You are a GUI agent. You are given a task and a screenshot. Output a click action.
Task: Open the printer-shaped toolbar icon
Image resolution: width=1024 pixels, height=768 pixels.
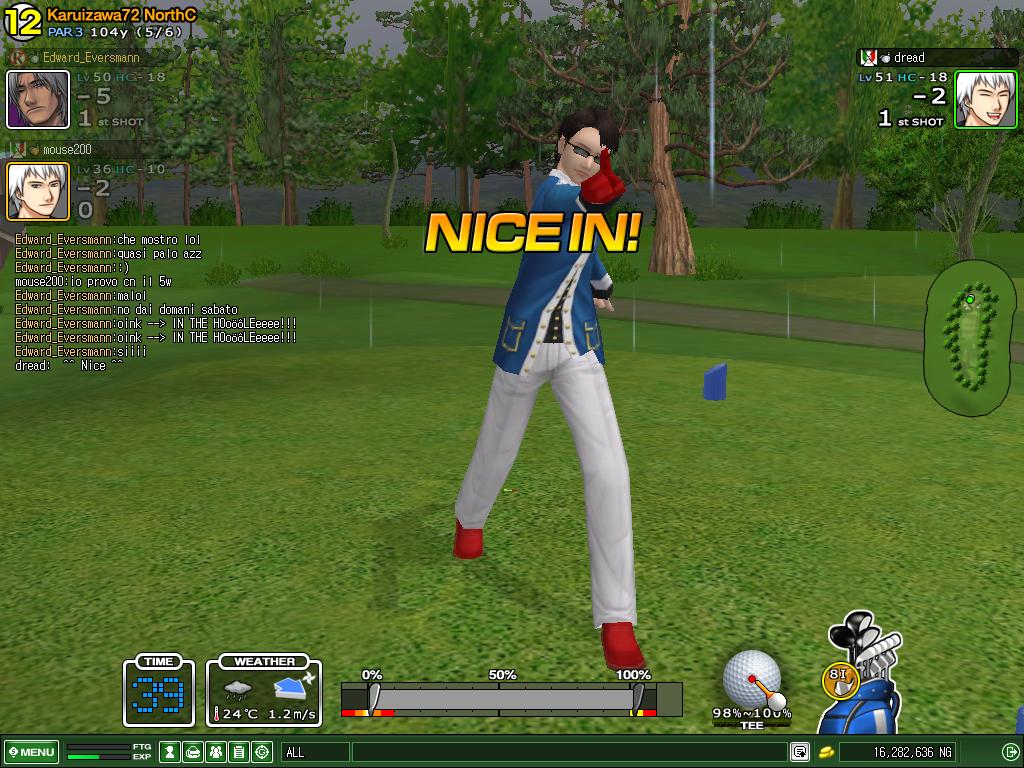coord(193,752)
